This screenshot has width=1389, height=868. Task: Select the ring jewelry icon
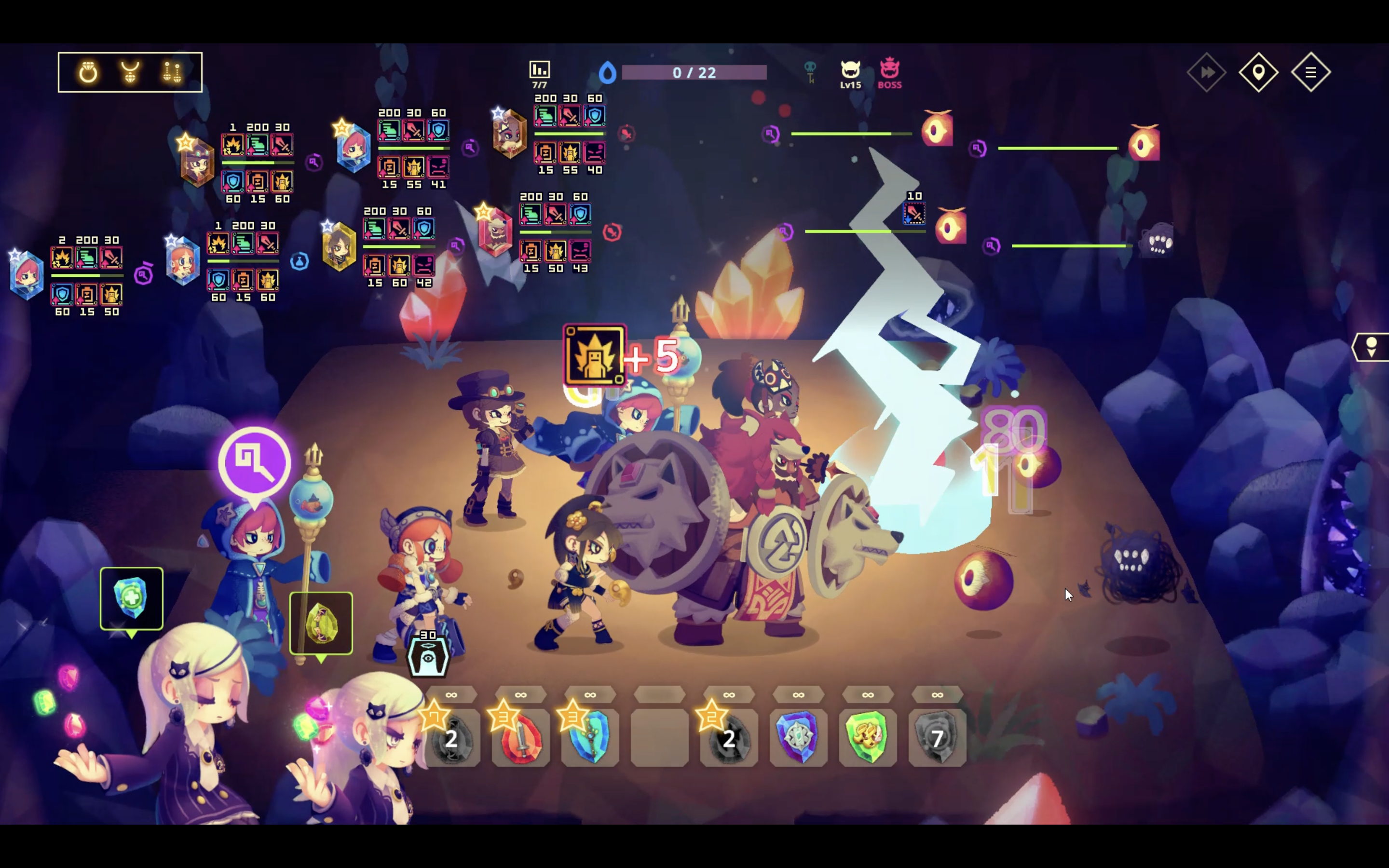(88, 72)
